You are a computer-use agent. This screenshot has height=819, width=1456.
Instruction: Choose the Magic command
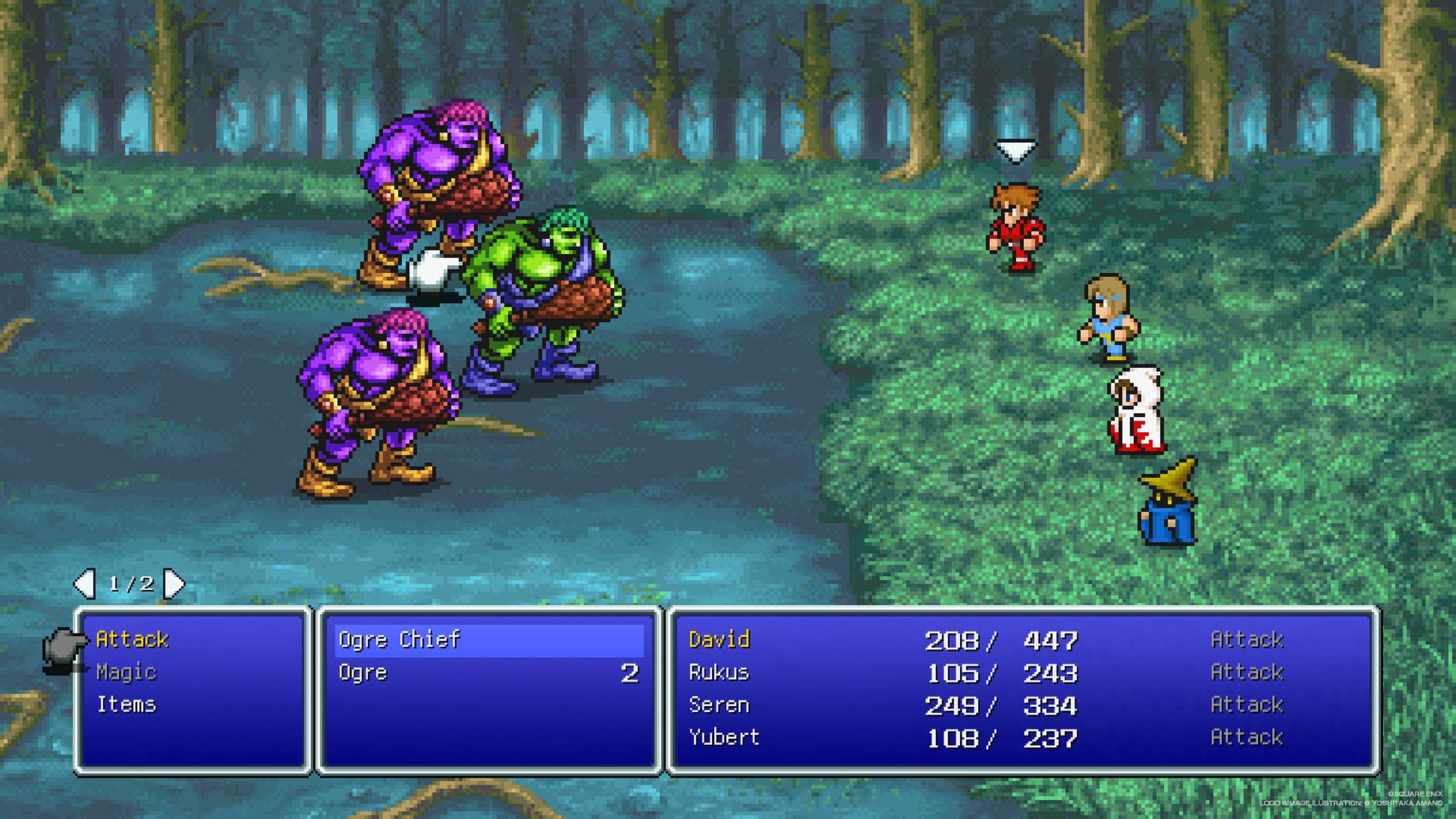[x=126, y=672]
